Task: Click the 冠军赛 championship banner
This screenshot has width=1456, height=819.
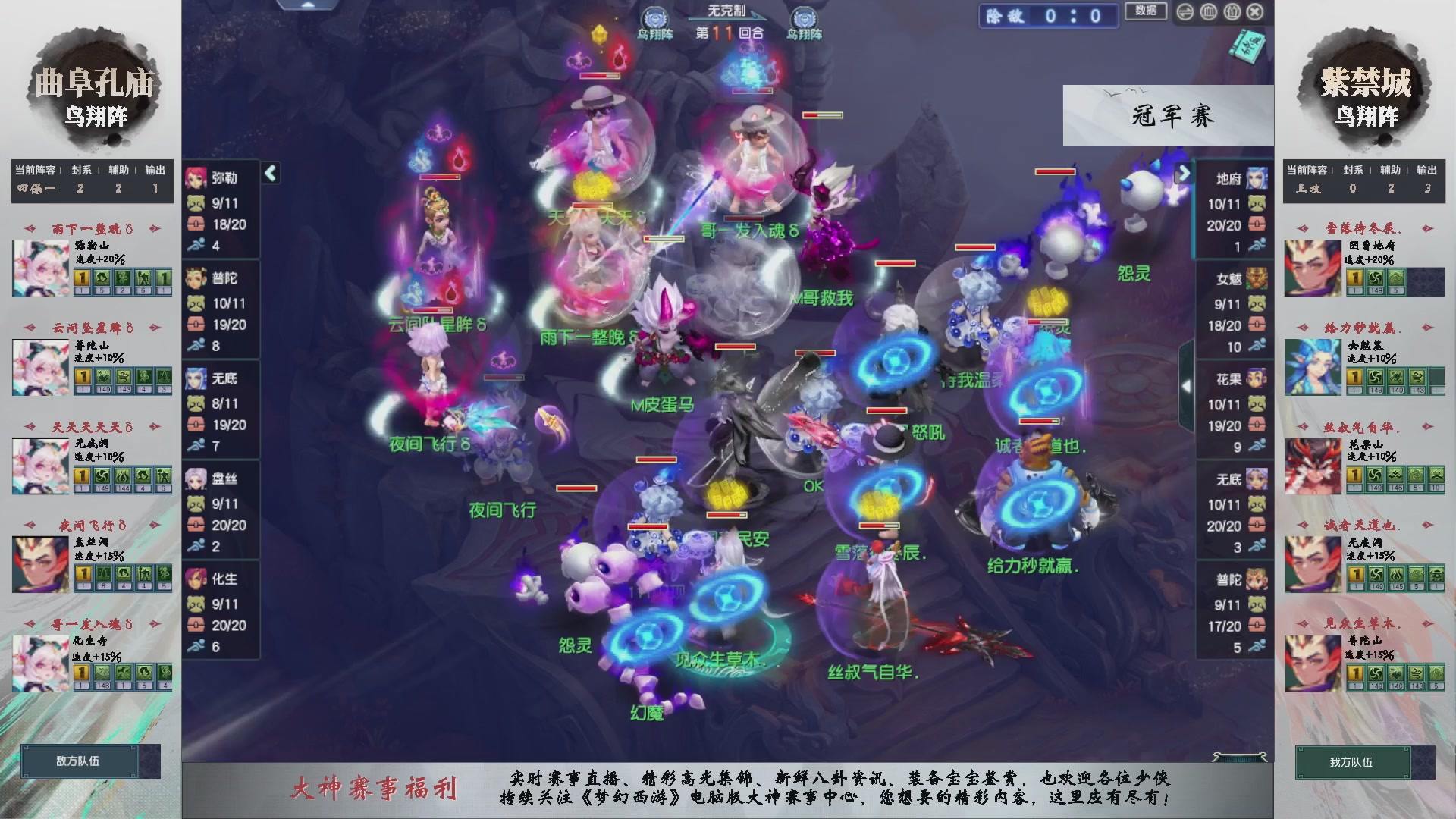Action: (1169, 115)
